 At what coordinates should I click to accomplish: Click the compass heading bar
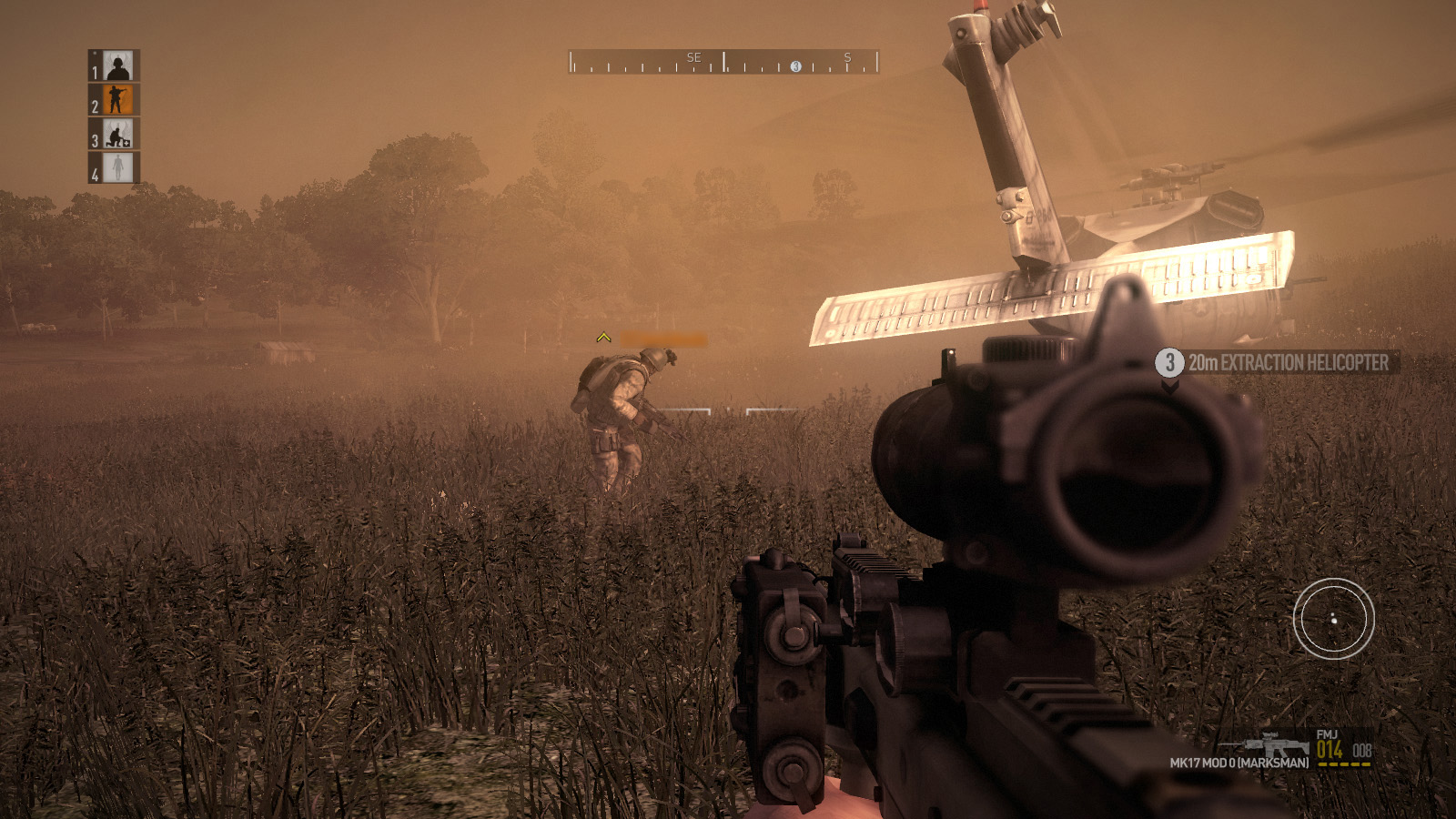pyautogui.click(x=723, y=62)
